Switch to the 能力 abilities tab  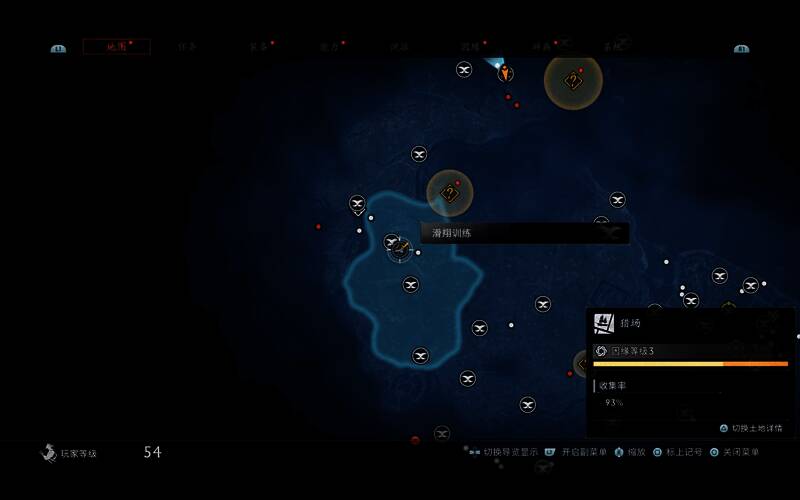coord(329,47)
